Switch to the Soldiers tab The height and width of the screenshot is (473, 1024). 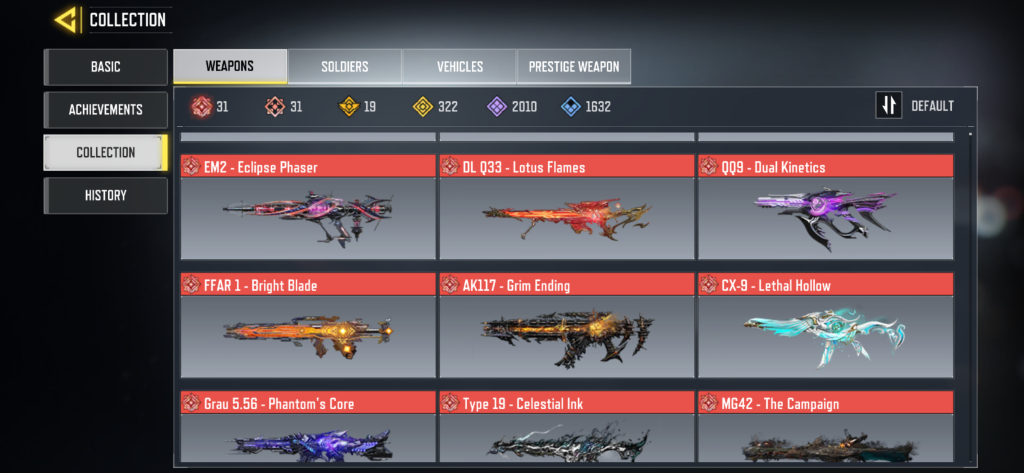pyautogui.click(x=345, y=67)
